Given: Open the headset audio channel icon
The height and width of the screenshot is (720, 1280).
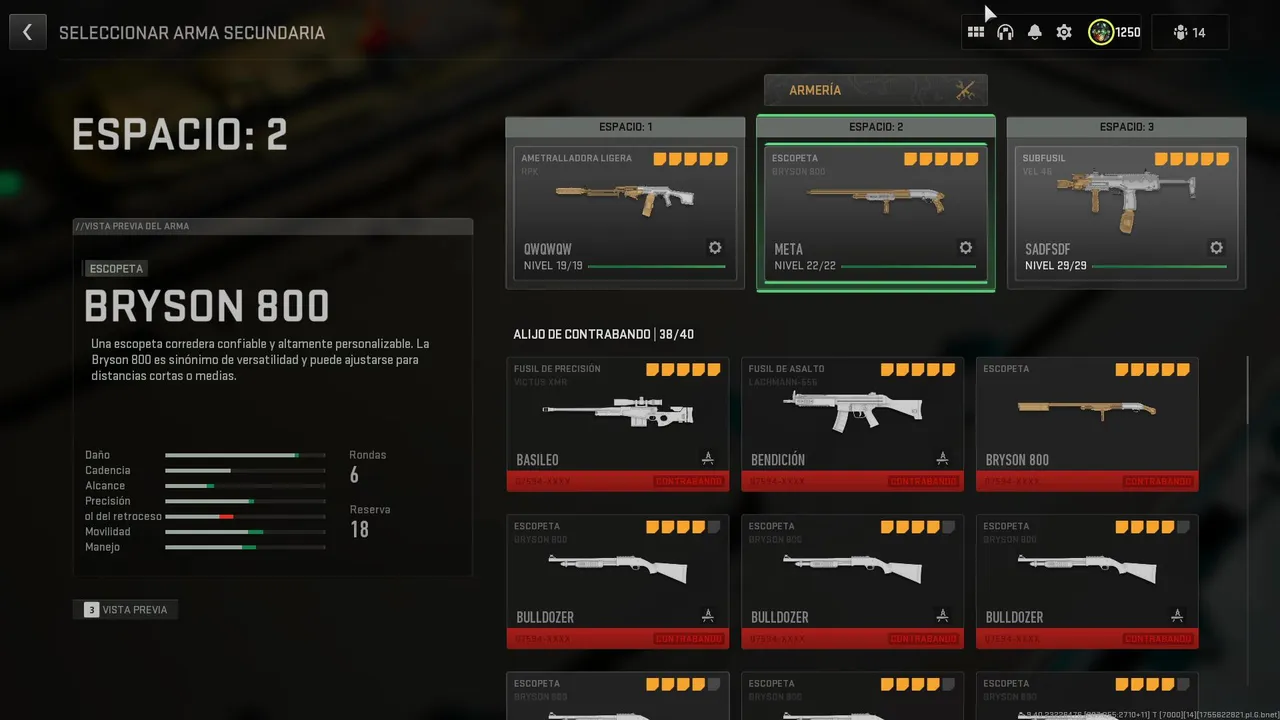Looking at the screenshot, I should click(1005, 32).
